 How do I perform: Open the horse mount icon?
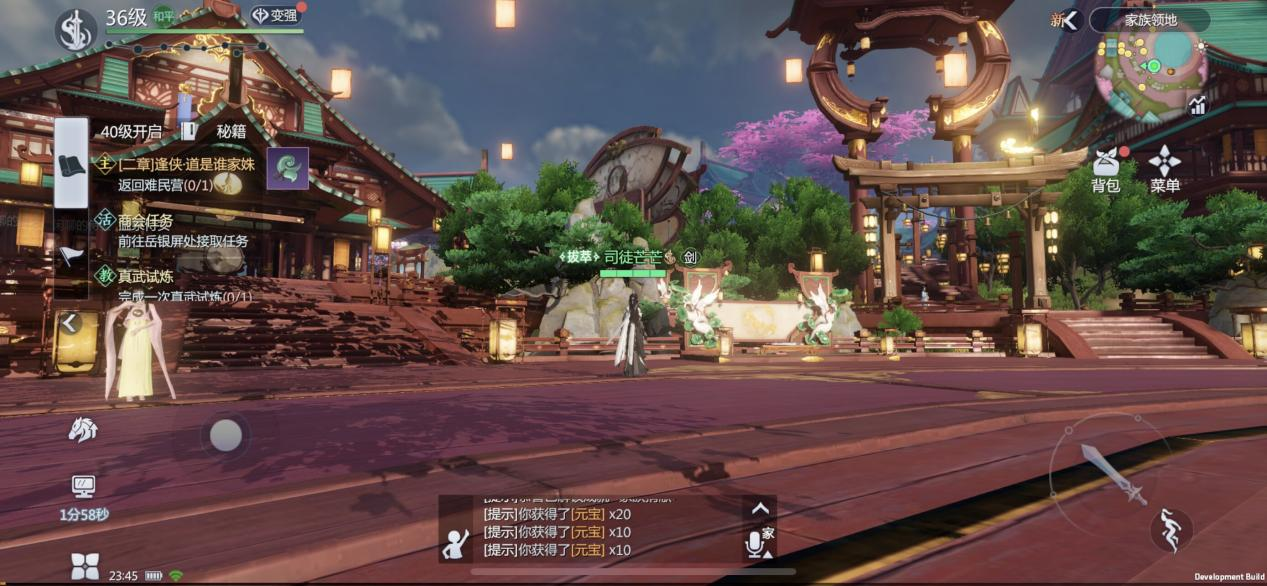tap(83, 430)
